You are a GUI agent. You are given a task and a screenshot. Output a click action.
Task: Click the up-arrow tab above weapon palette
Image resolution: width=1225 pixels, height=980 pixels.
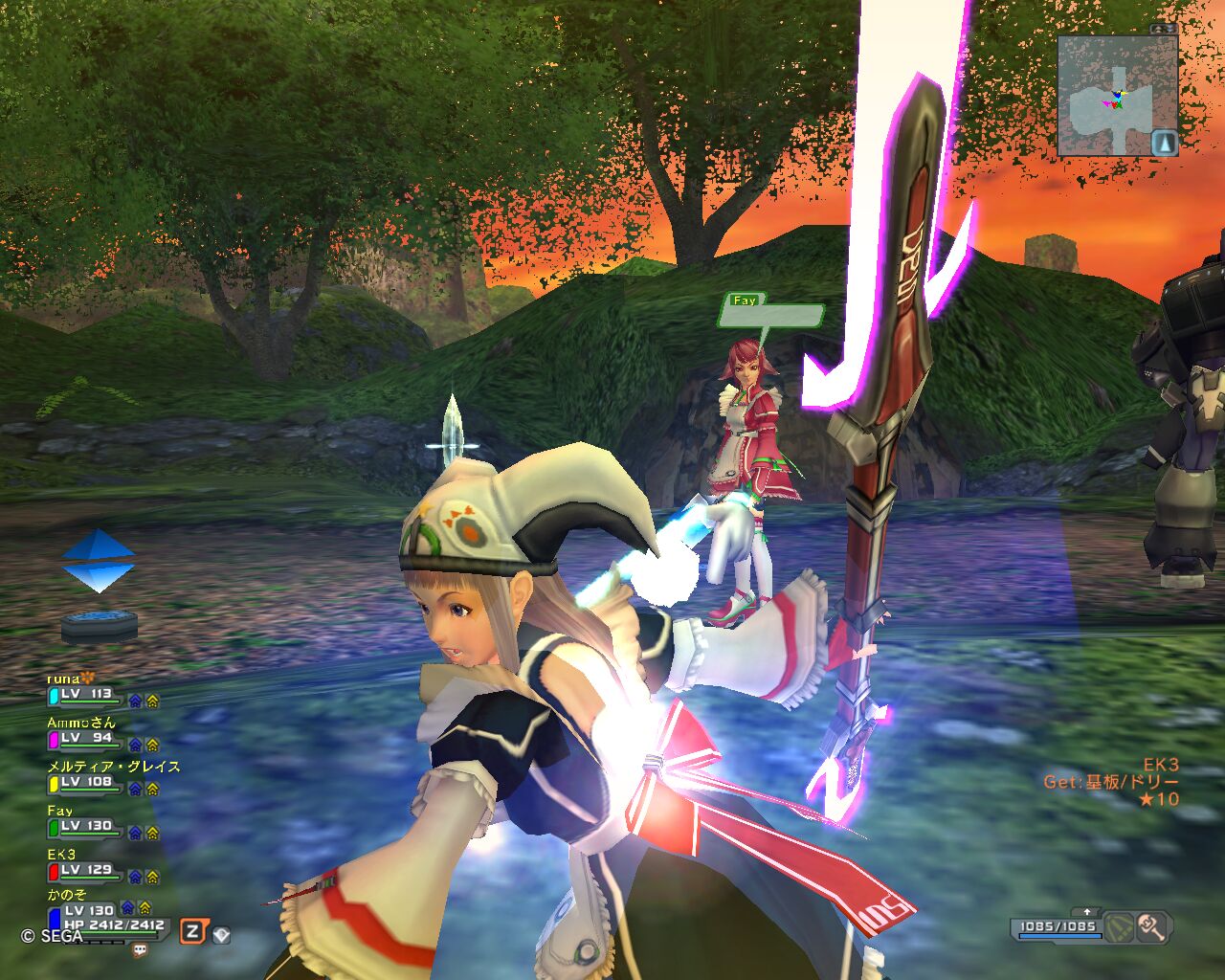(1088, 912)
